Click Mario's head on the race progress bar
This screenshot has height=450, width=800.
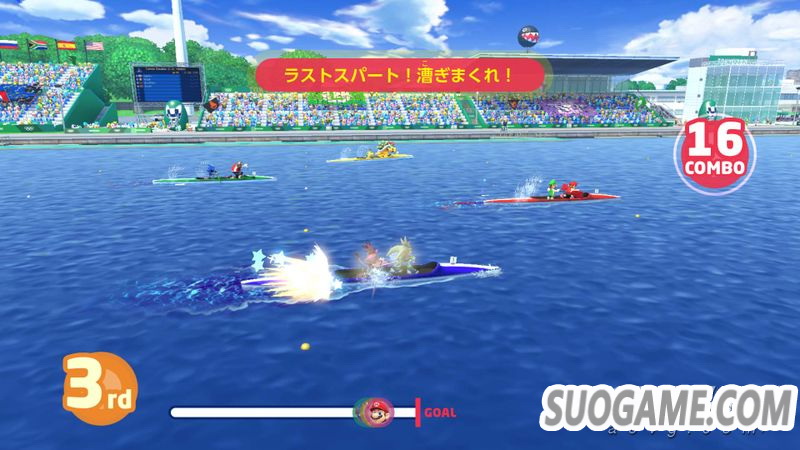click(377, 412)
